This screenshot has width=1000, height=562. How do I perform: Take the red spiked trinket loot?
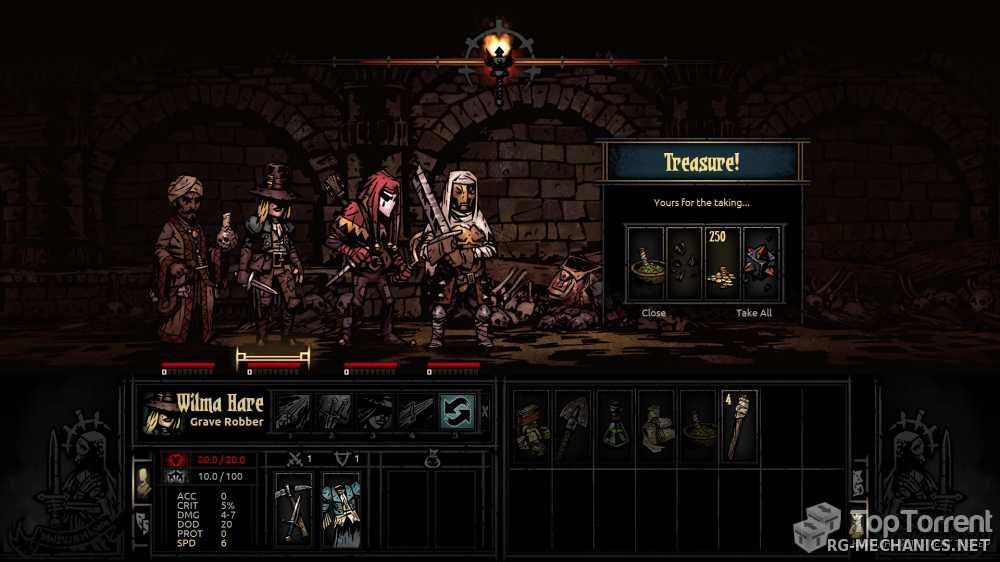(762, 264)
